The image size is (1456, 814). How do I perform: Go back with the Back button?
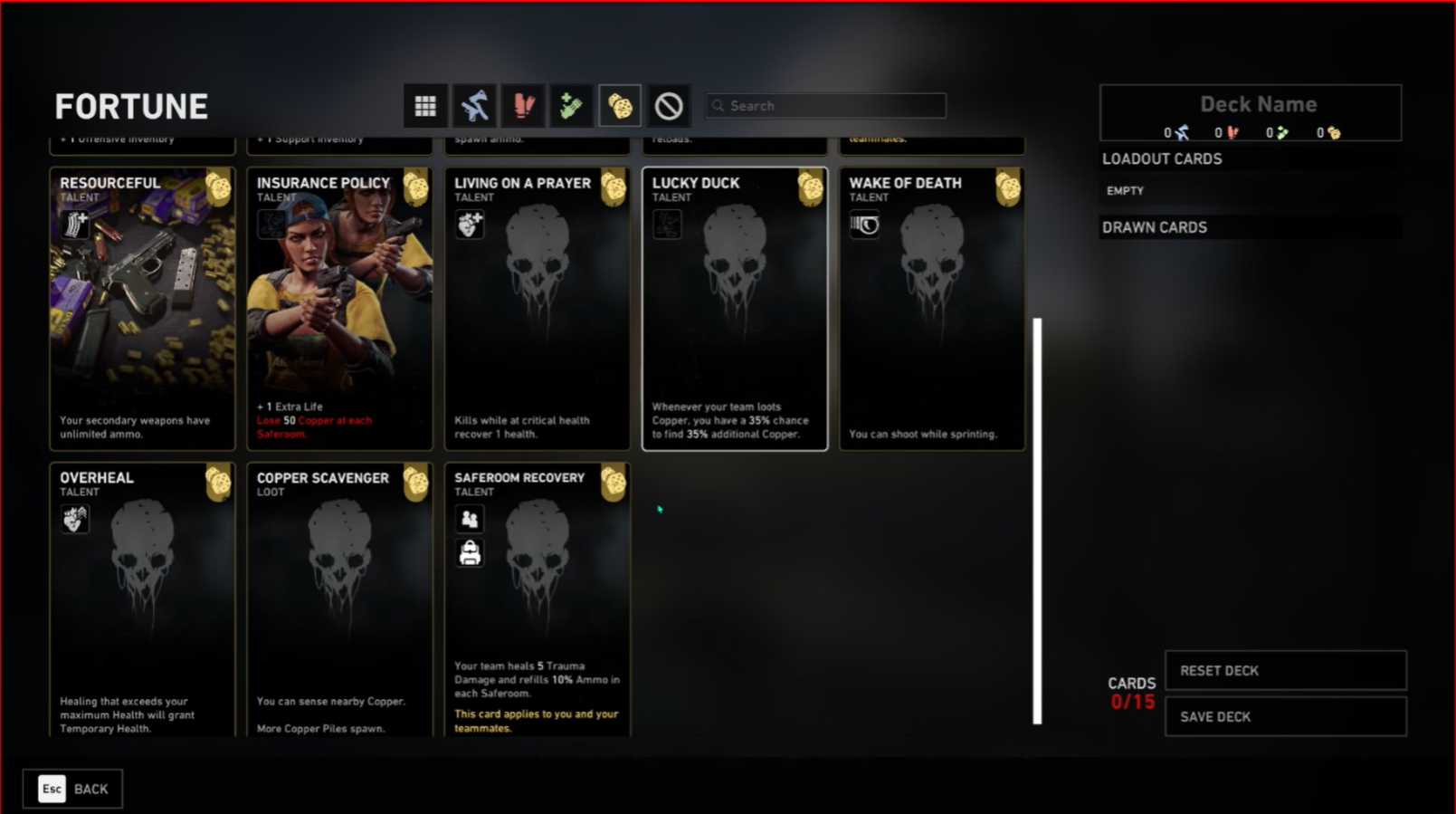pyautogui.click(x=72, y=789)
